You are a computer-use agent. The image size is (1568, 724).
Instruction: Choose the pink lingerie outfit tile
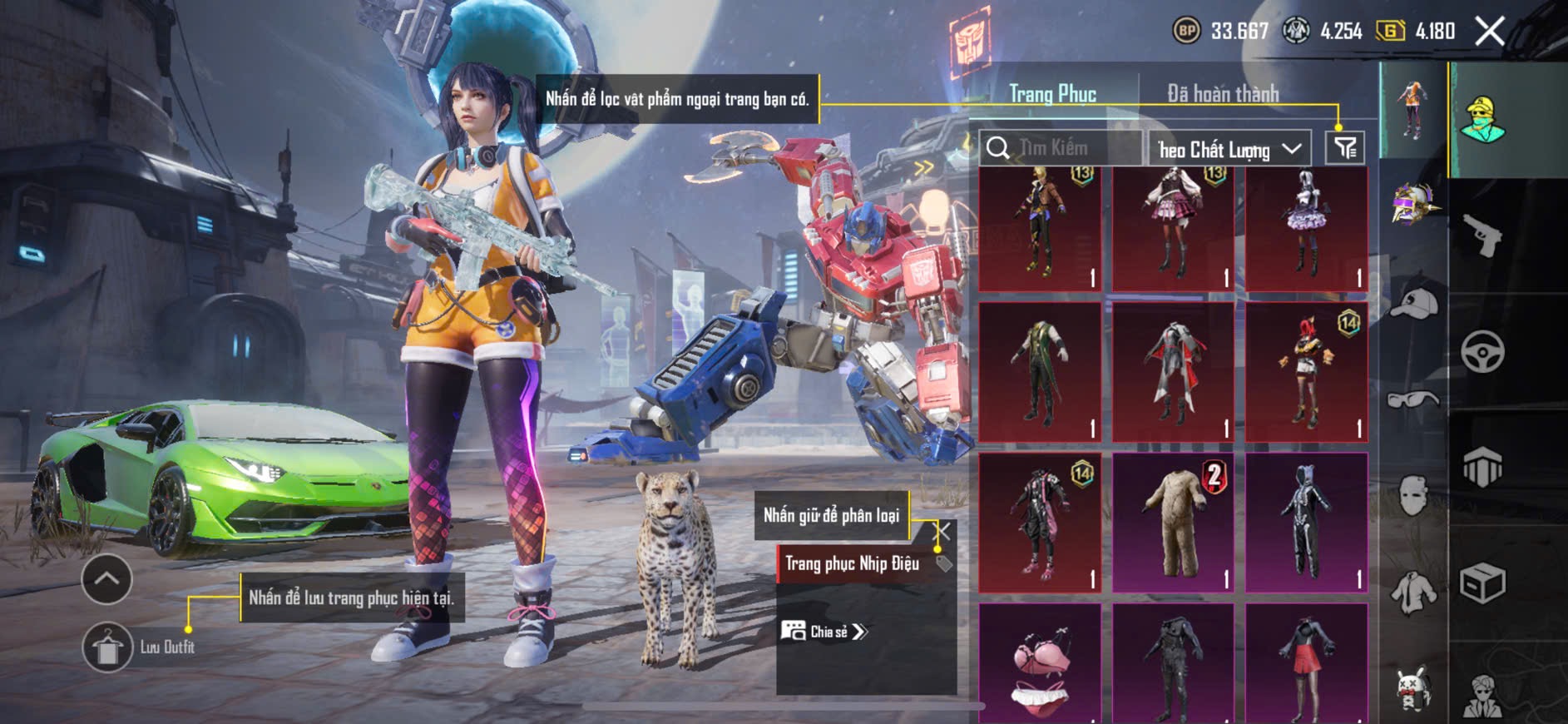tap(1040, 666)
